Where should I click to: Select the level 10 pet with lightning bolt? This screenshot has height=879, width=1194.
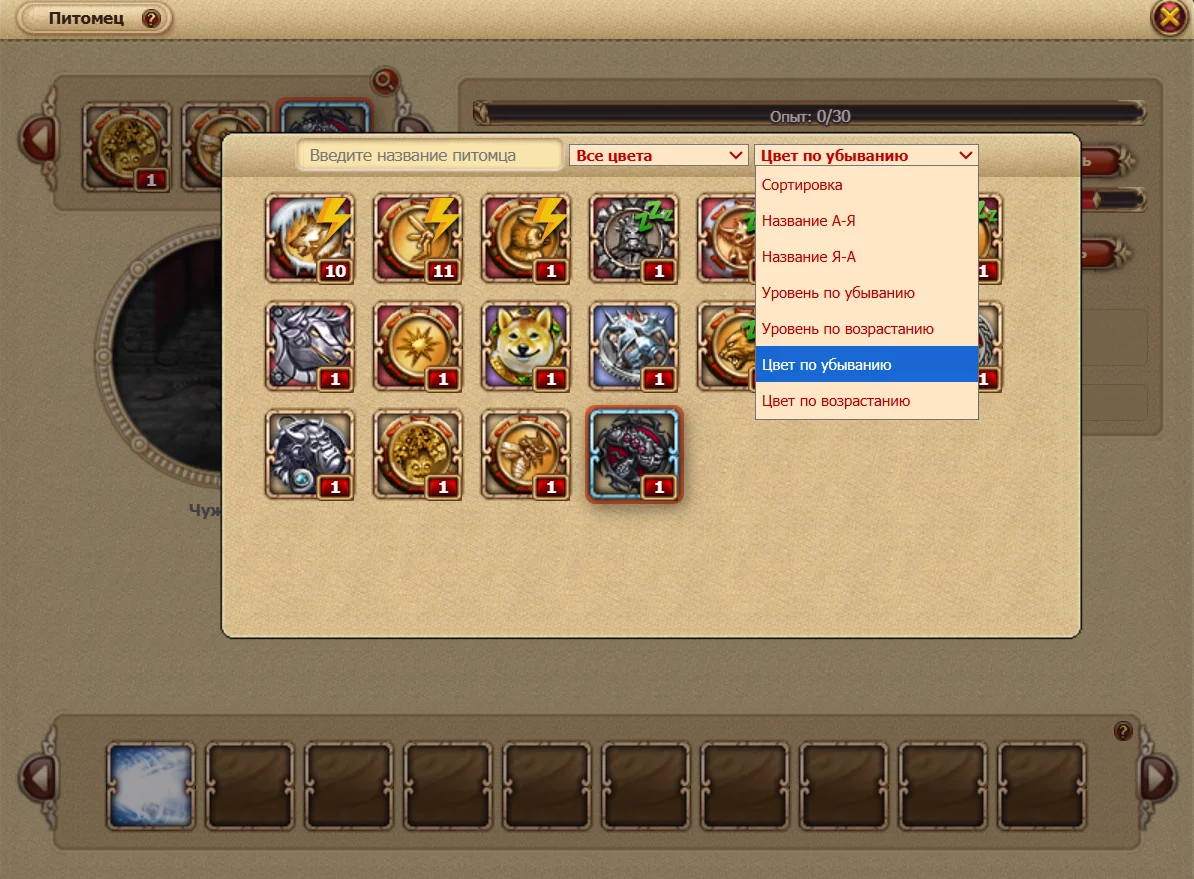click(x=309, y=238)
